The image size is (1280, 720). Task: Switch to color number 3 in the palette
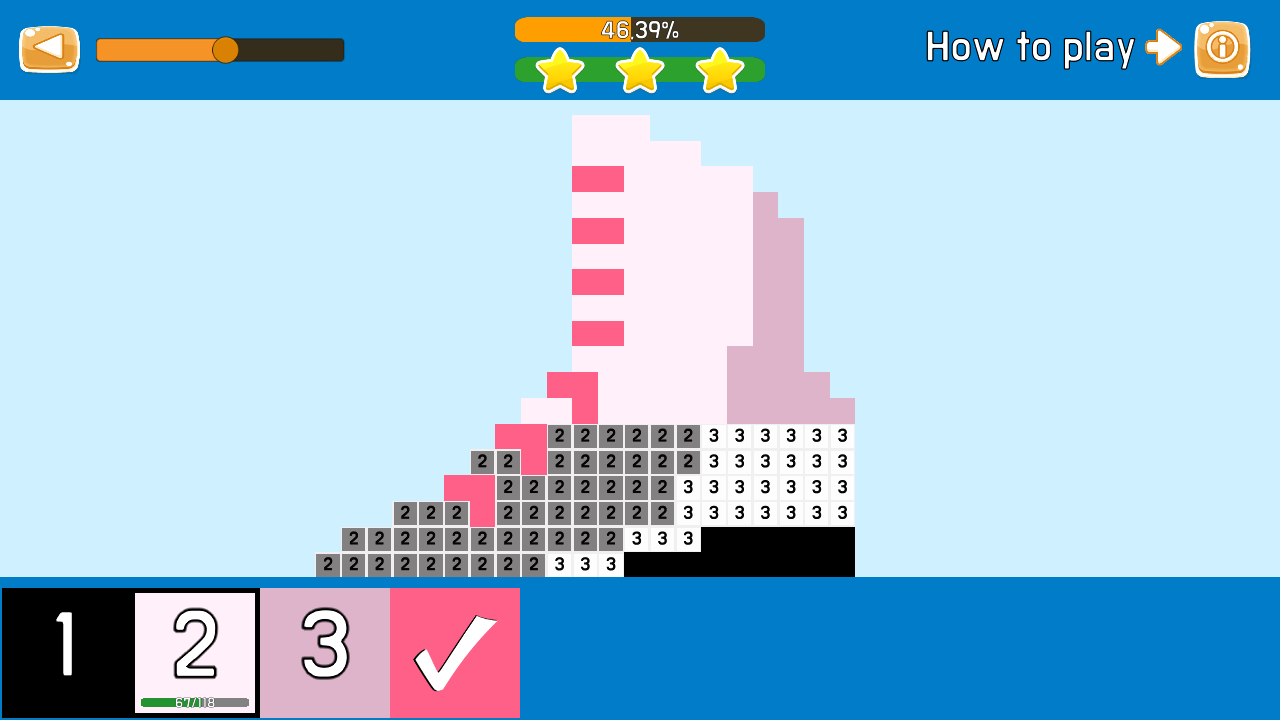(324, 652)
